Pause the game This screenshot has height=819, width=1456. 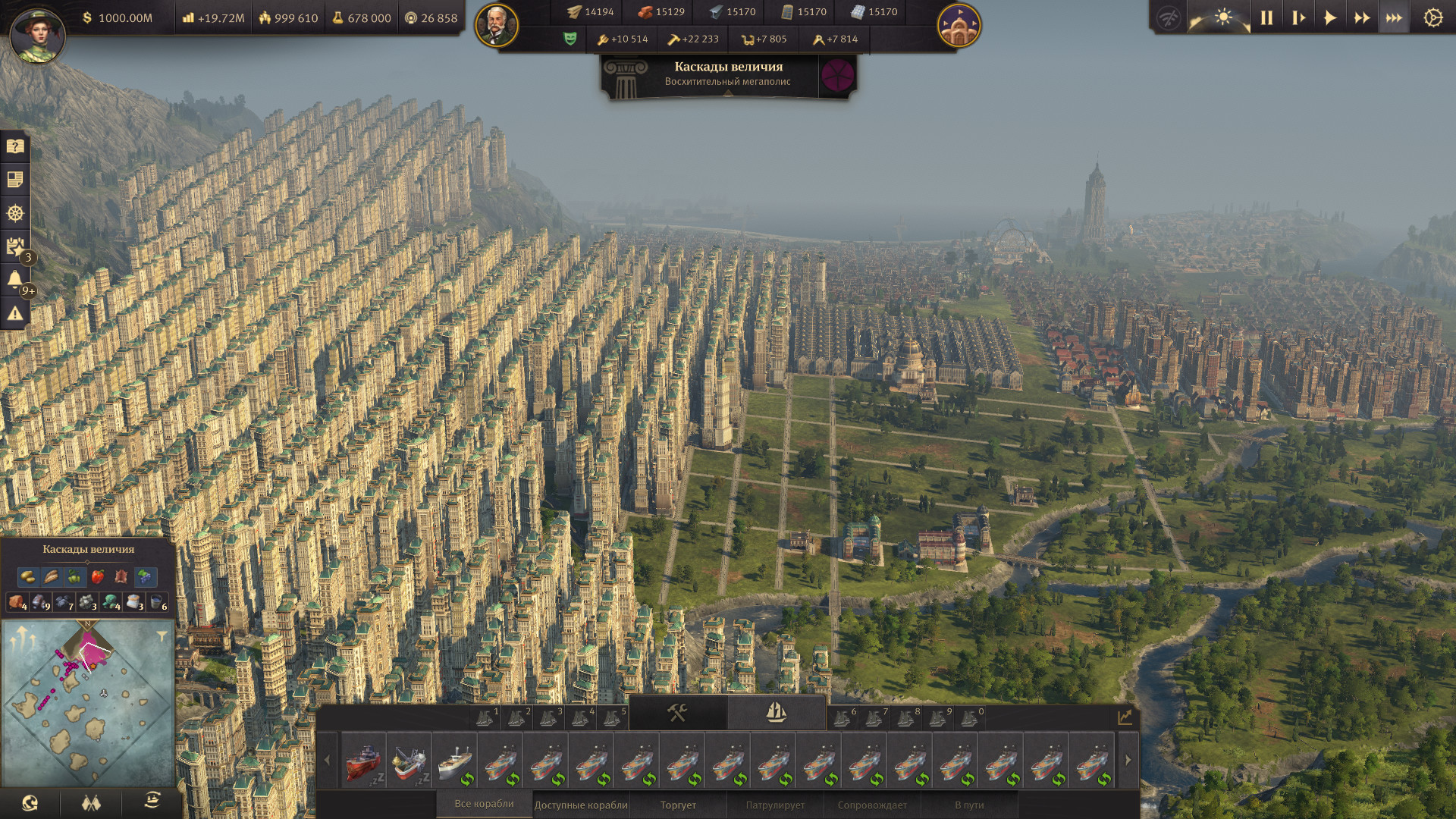pos(1266,17)
